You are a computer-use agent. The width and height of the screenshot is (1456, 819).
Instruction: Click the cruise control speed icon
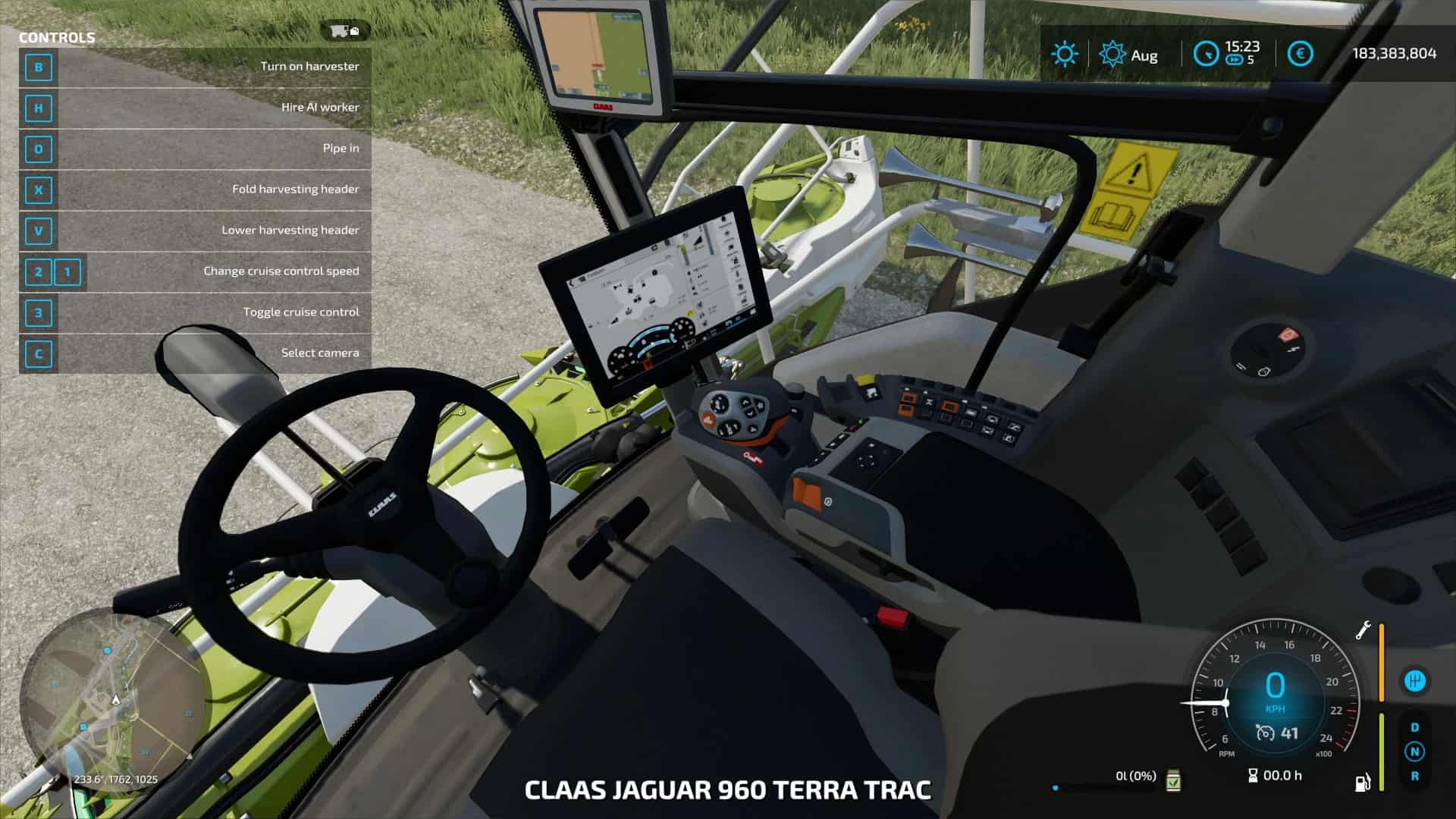[1265, 733]
